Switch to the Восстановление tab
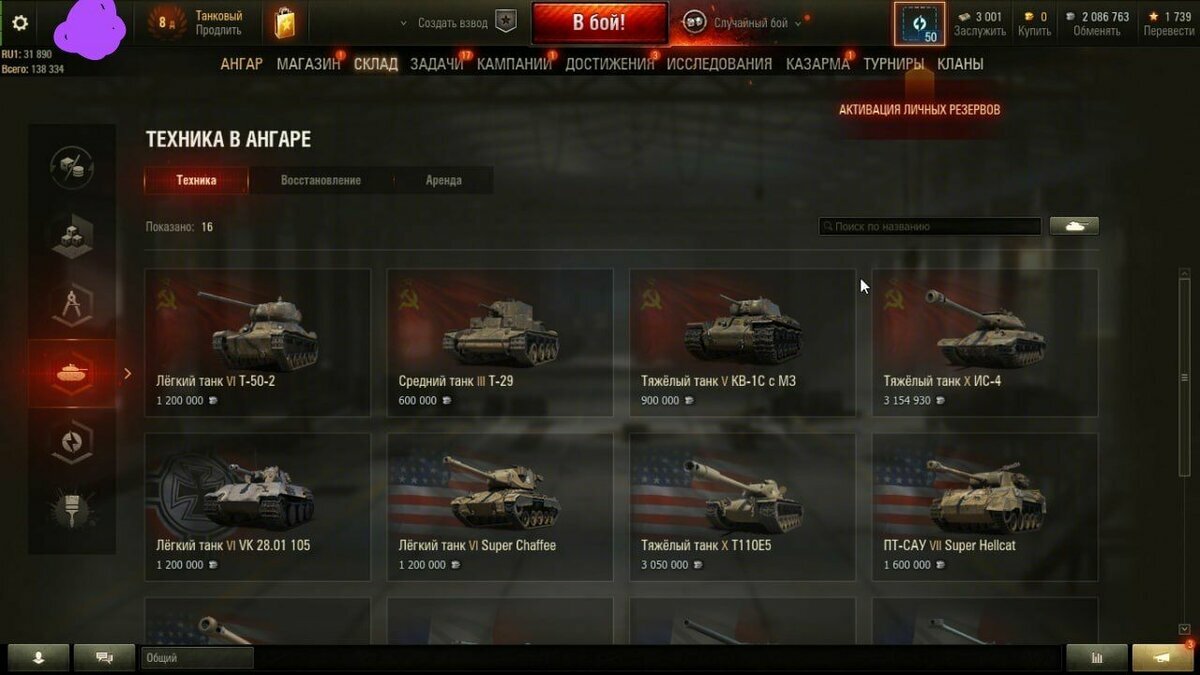This screenshot has height=675, width=1200. pyautogui.click(x=321, y=181)
